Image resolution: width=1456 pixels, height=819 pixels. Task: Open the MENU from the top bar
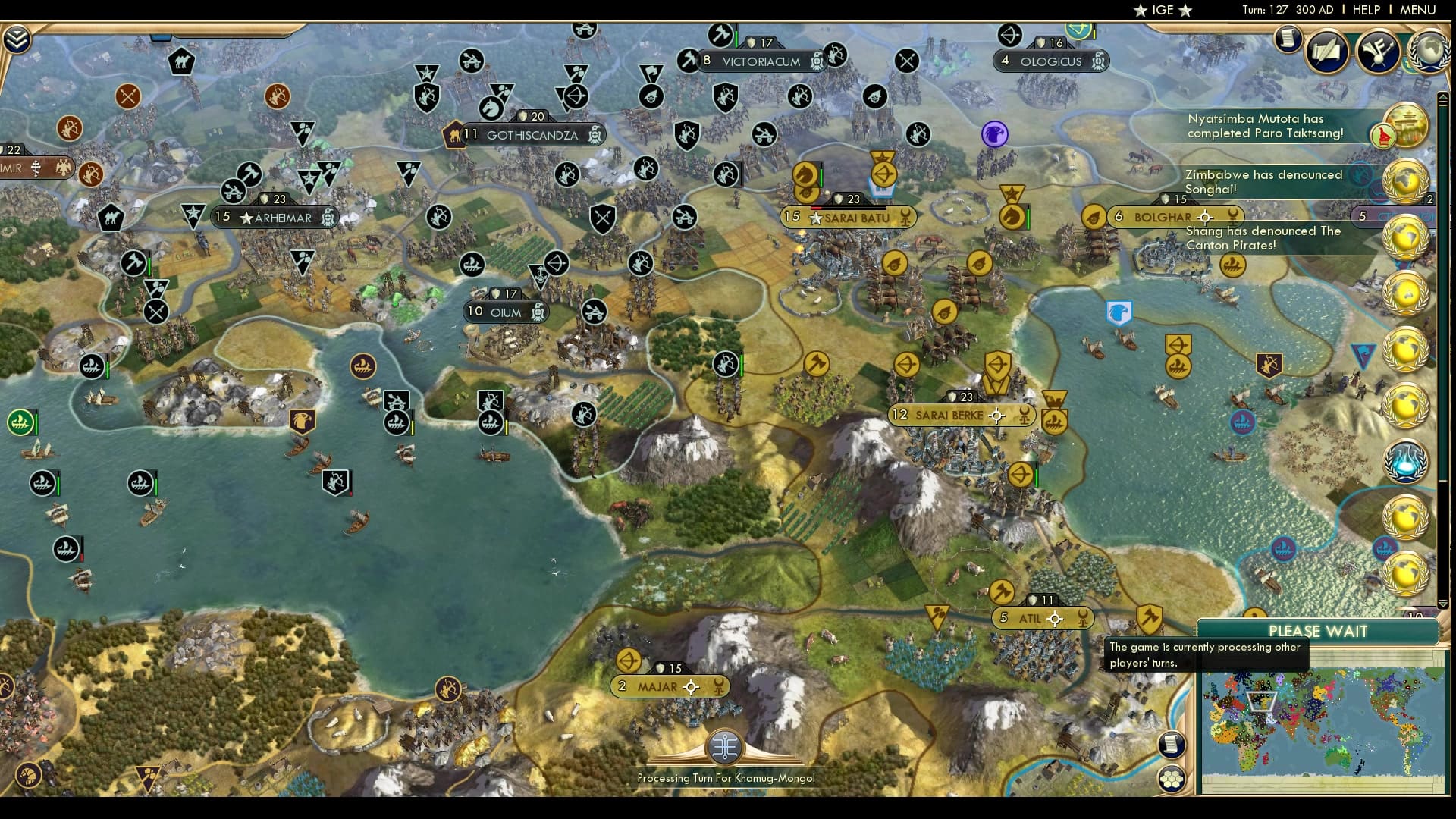[x=1422, y=10]
